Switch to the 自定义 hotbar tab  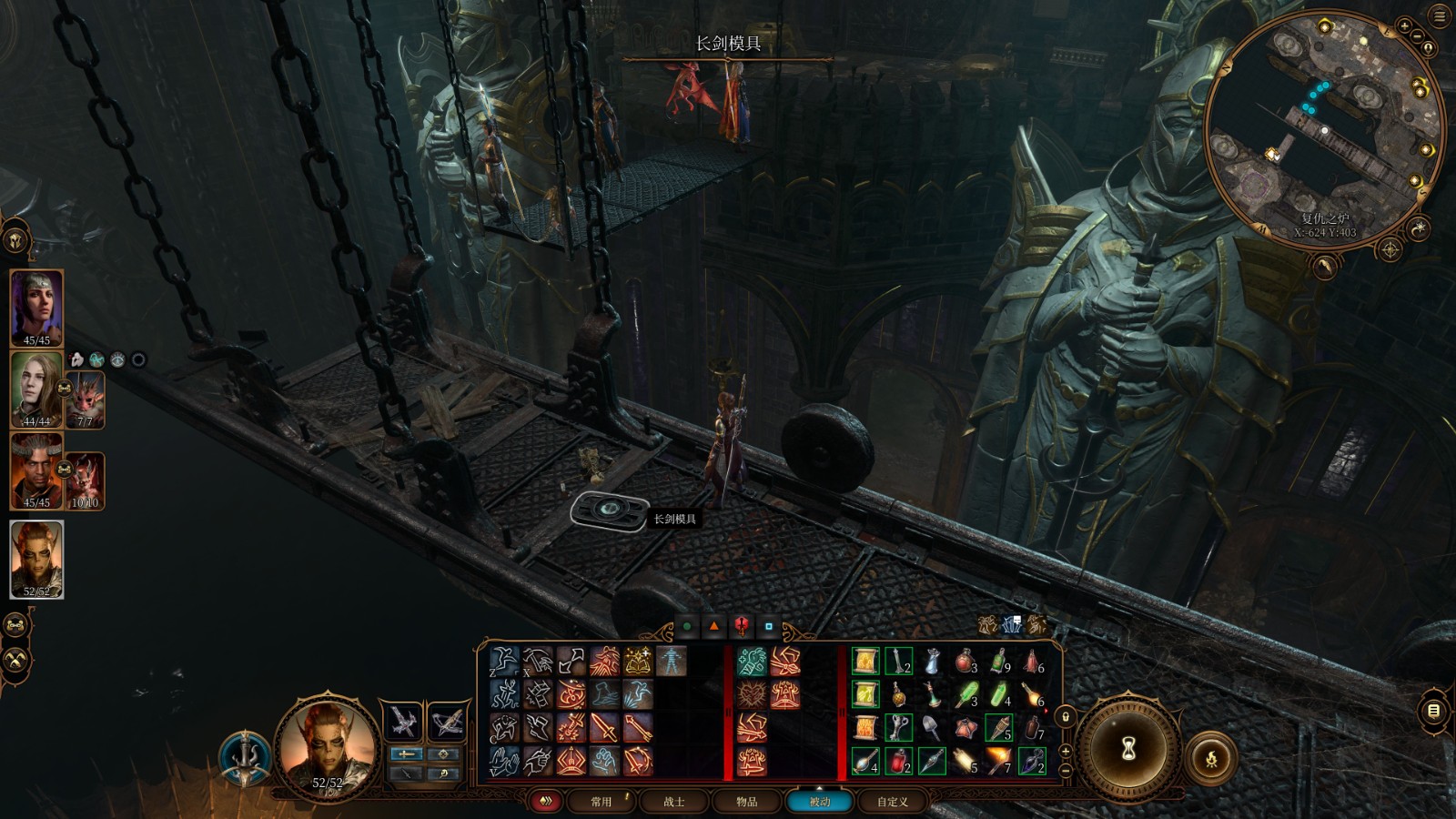[x=892, y=802]
